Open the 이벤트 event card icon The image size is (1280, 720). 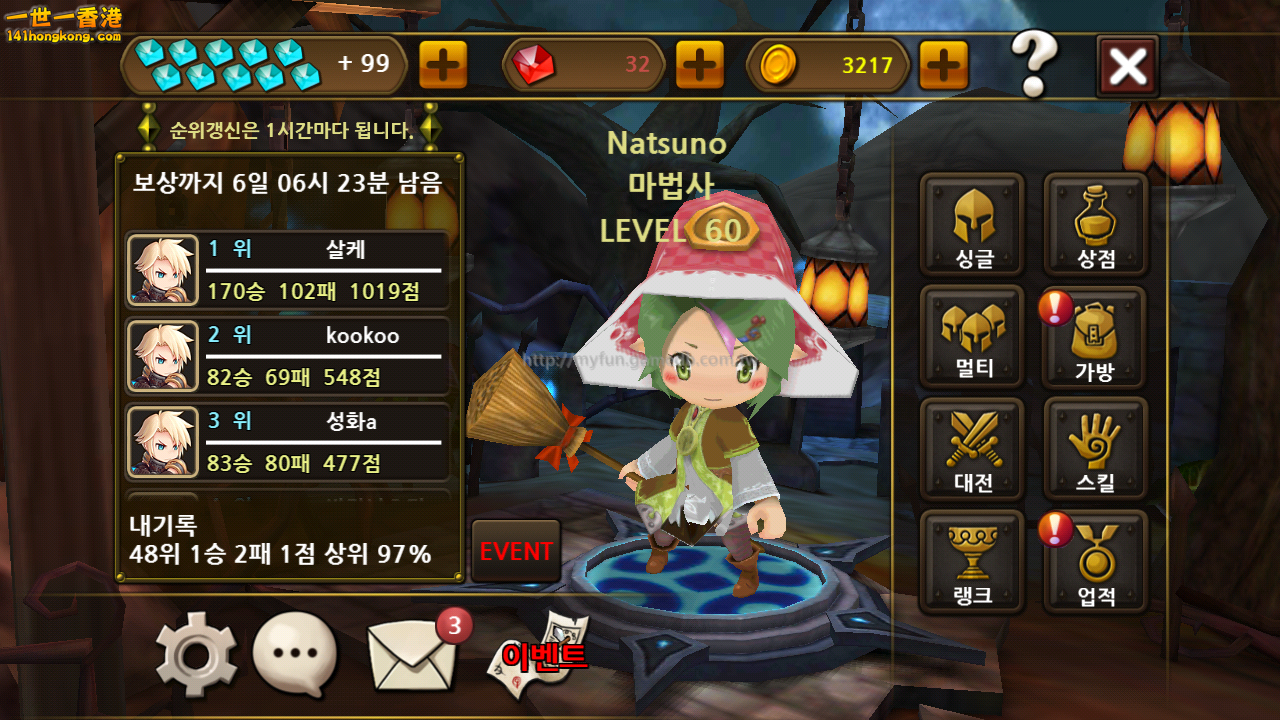[540, 653]
